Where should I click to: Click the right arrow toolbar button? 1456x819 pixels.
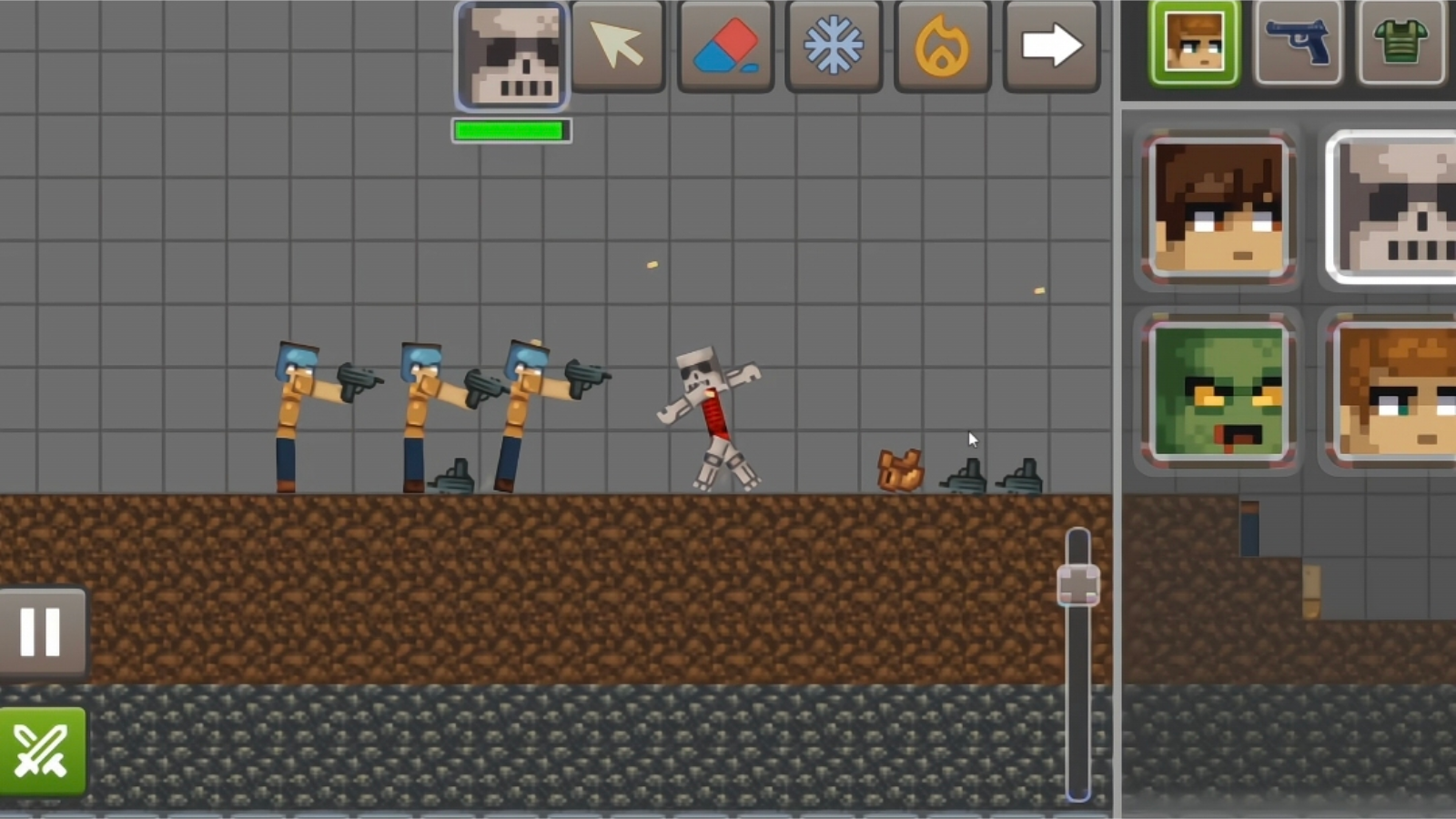pyautogui.click(x=1051, y=47)
